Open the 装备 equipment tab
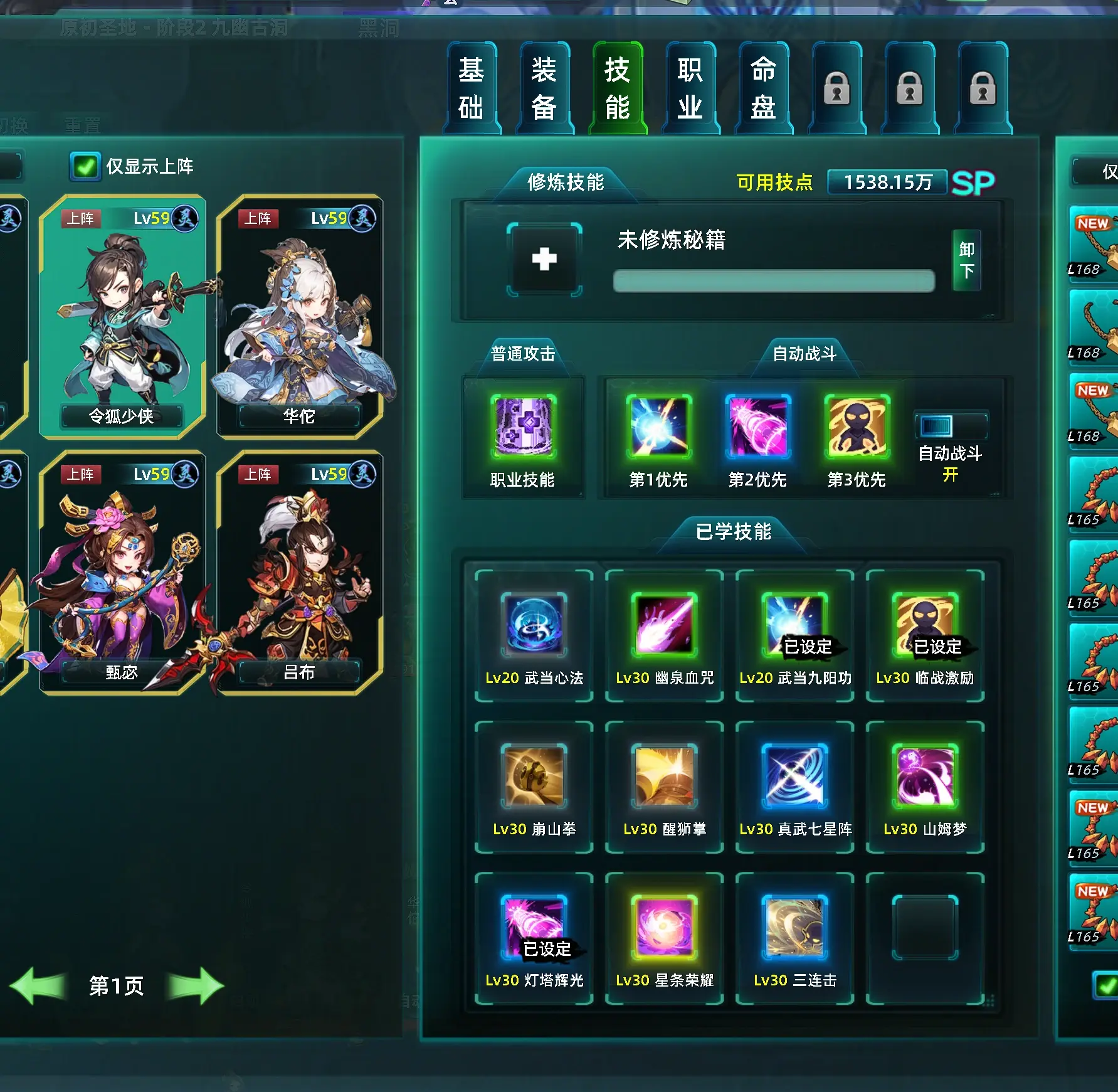The image size is (1118, 1092). pyautogui.click(x=544, y=88)
